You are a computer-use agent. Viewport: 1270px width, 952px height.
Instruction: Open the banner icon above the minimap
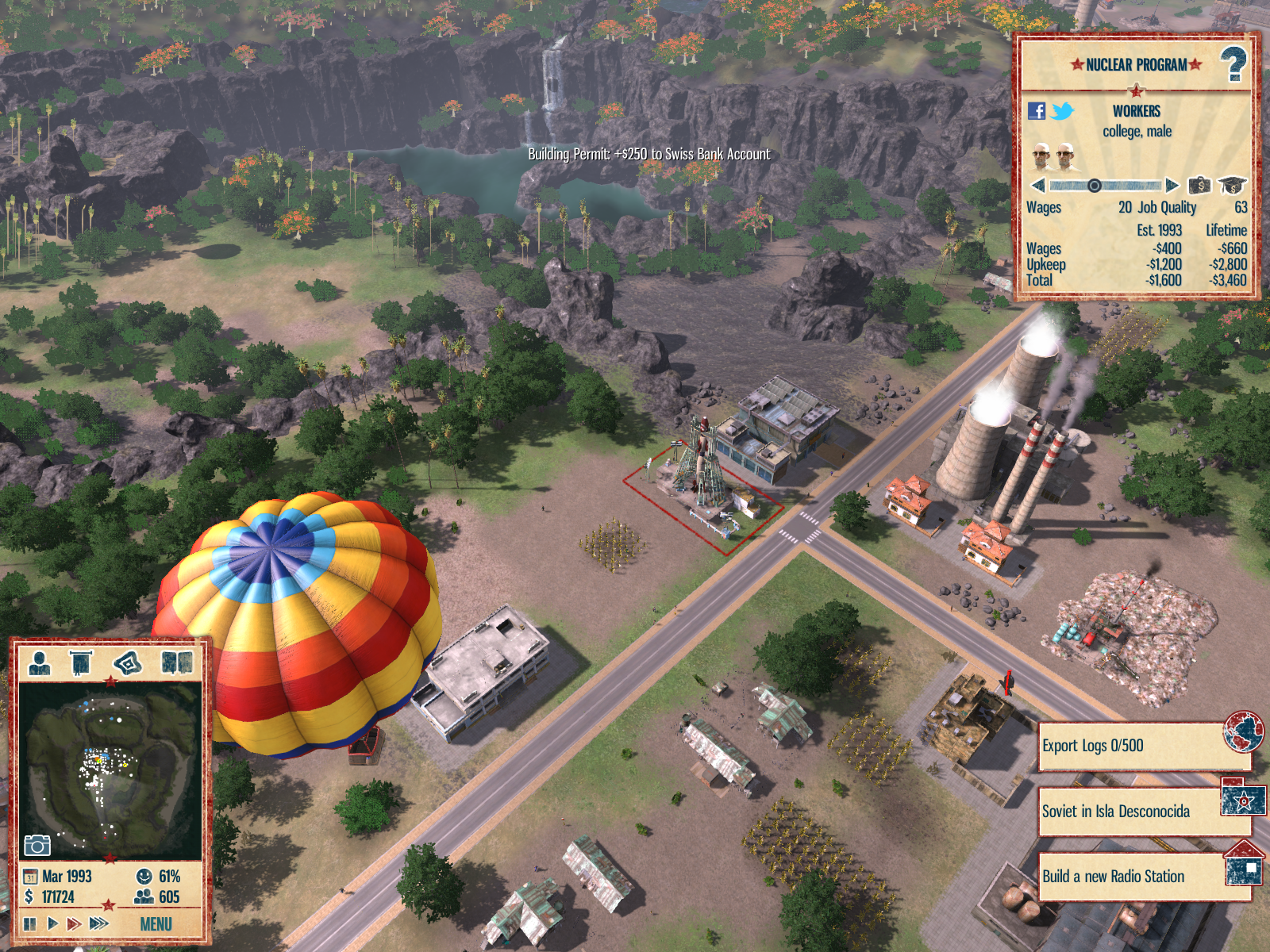coord(81,662)
